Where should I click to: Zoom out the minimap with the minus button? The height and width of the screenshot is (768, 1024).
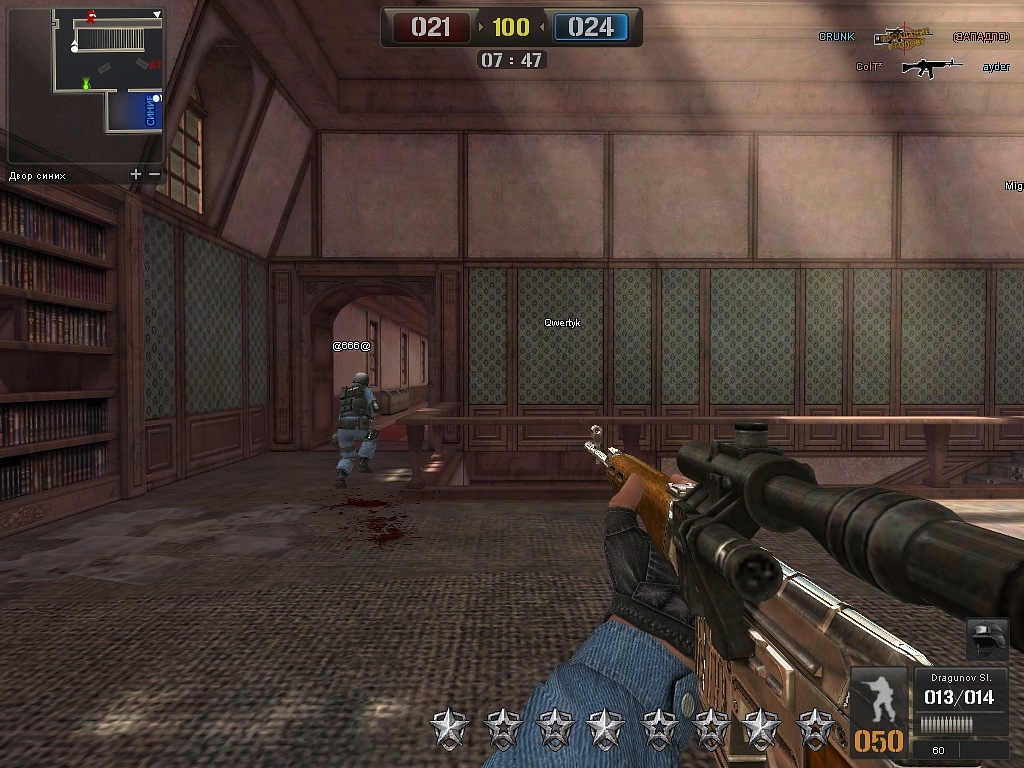click(154, 175)
